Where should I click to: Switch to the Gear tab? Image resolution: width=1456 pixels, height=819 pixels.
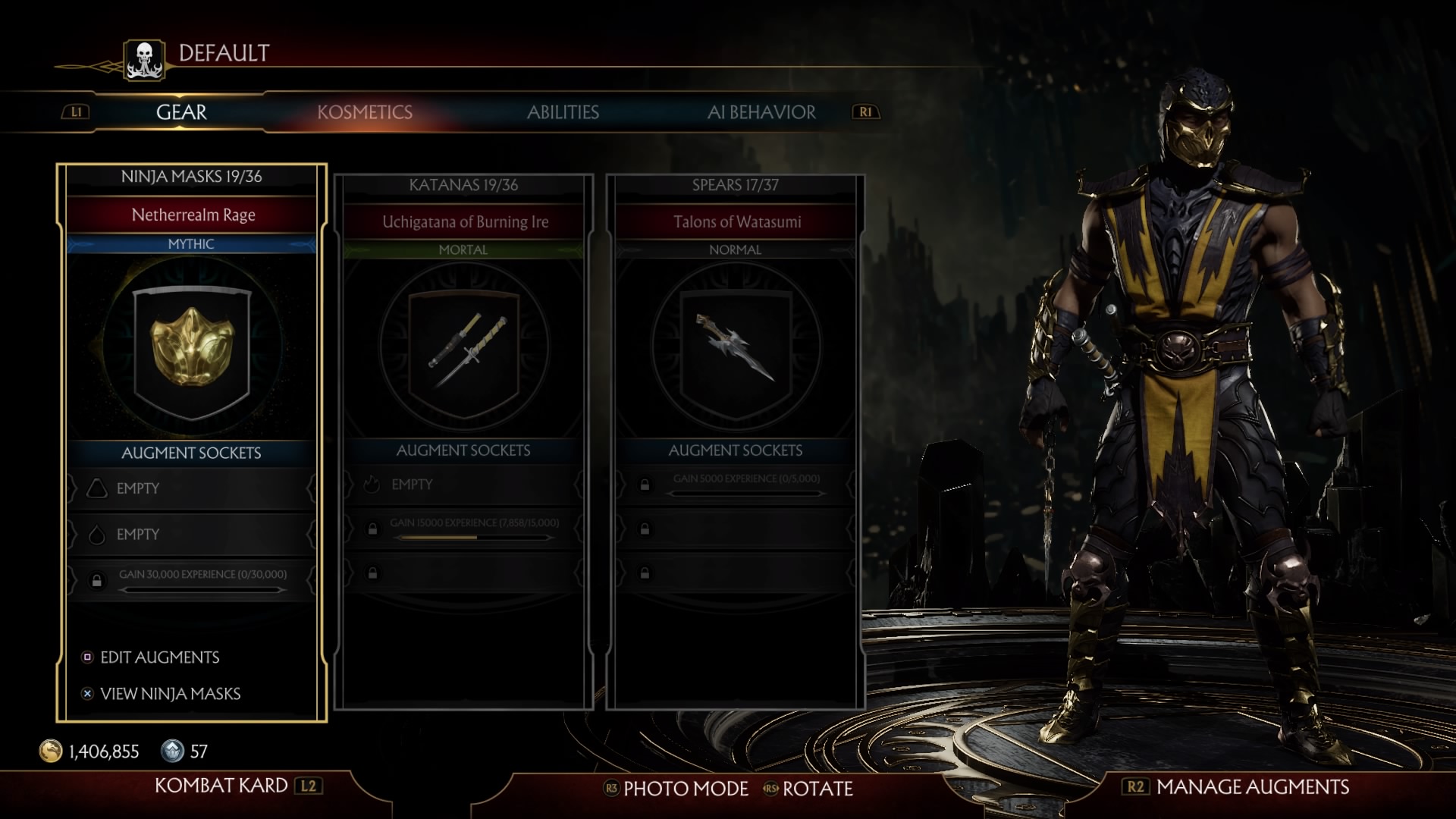pyautogui.click(x=181, y=112)
